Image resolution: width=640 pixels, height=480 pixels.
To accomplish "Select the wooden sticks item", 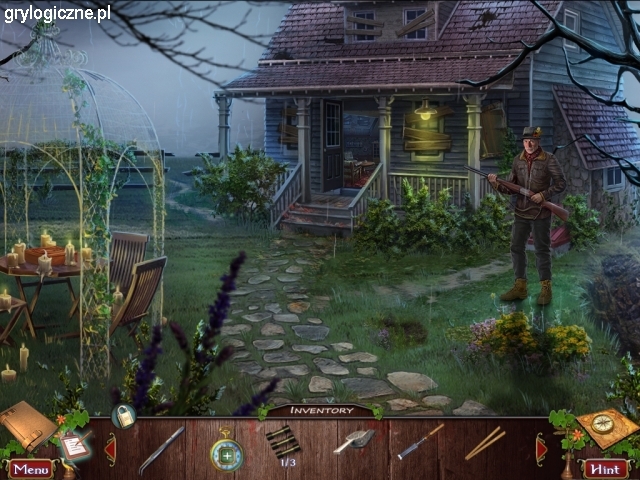I will pyautogui.click(x=484, y=442).
